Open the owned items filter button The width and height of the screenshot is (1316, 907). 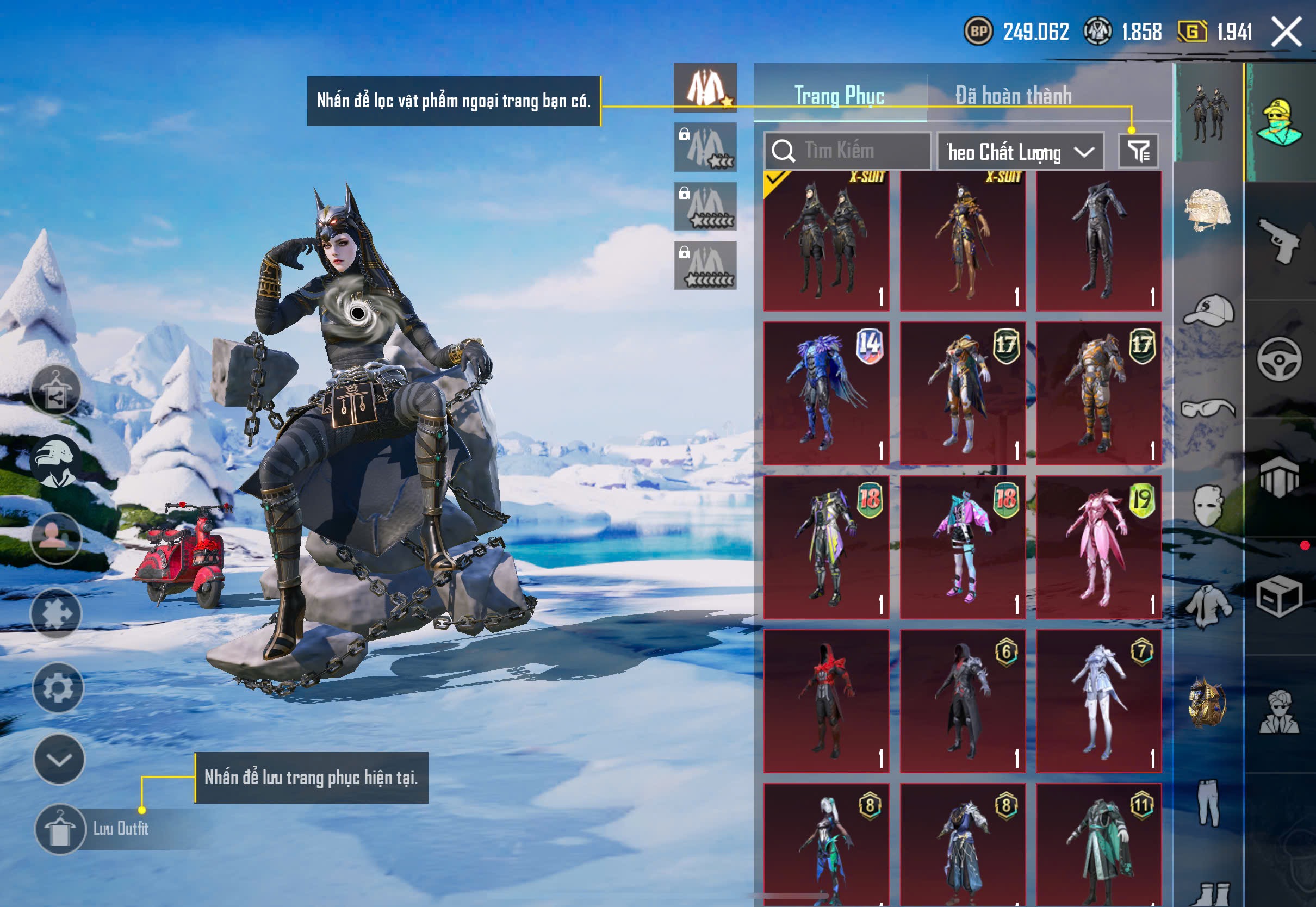tap(1138, 151)
